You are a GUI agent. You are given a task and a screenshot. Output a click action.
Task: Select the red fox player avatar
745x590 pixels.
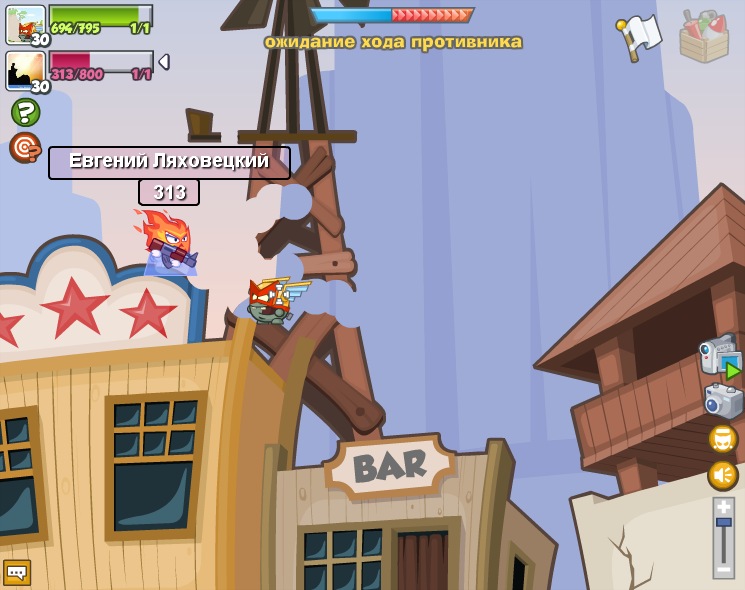(x=25, y=24)
